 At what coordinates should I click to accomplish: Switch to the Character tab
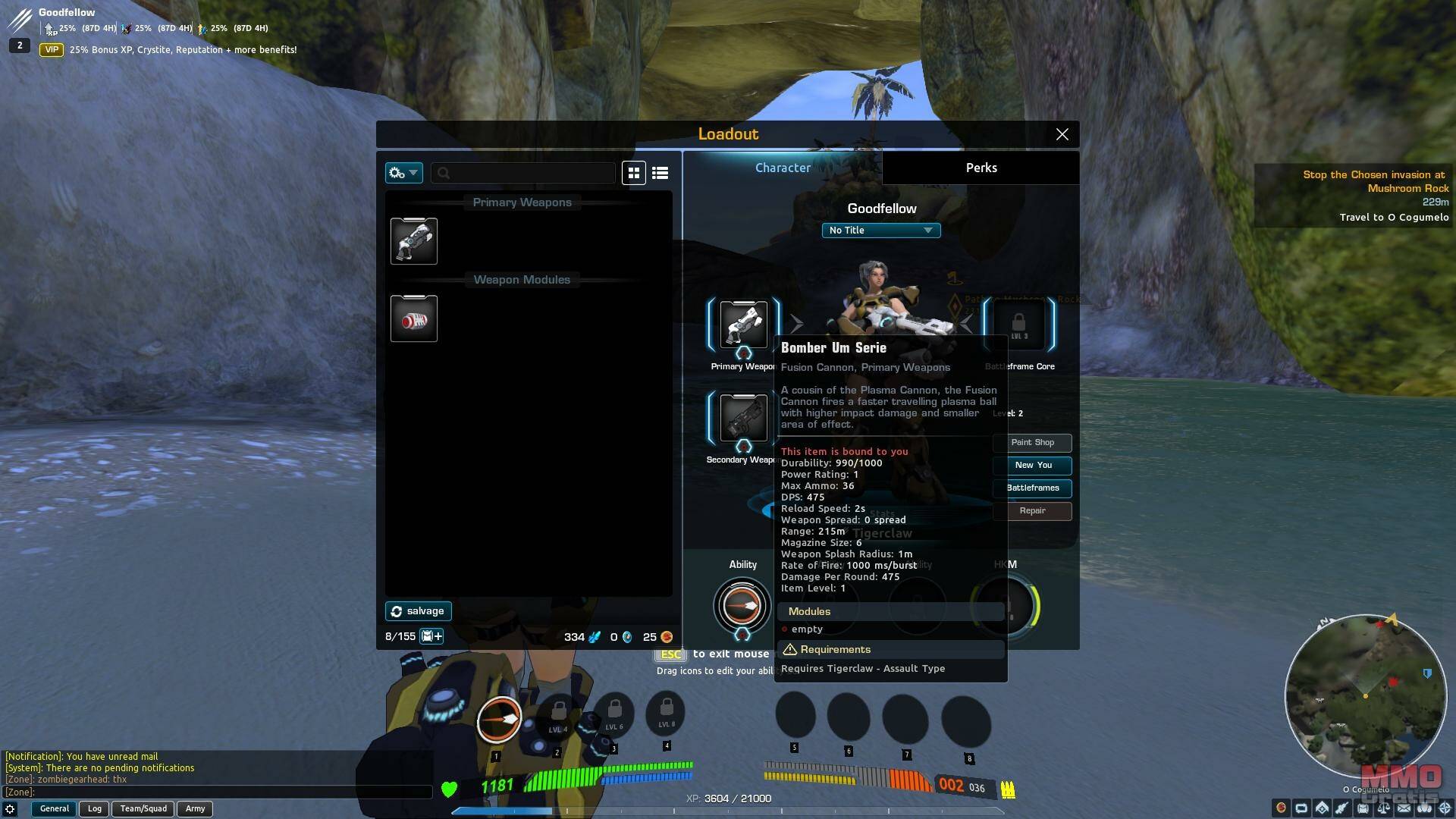pyautogui.click(x=783, y=168)
